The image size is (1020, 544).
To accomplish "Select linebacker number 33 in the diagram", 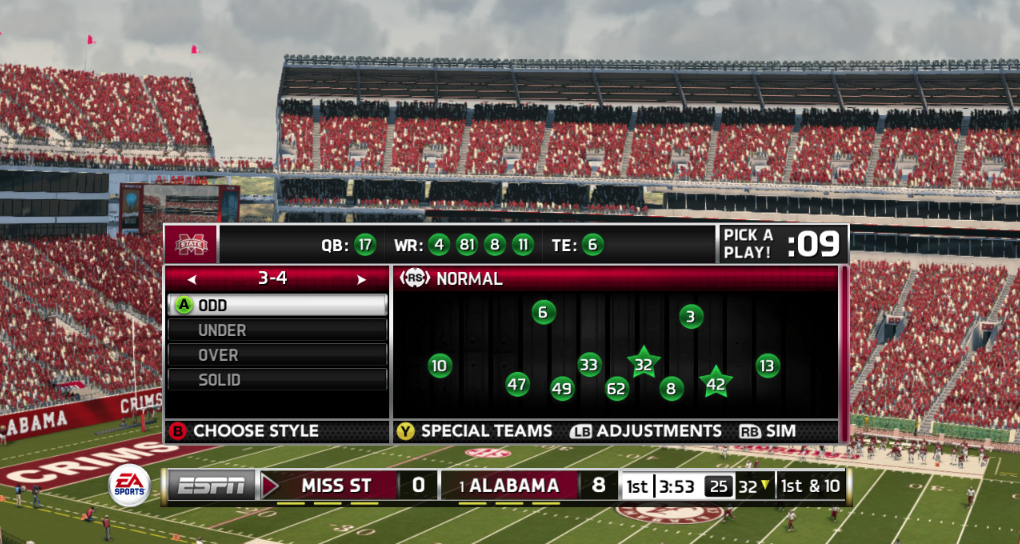I will 589,365.
